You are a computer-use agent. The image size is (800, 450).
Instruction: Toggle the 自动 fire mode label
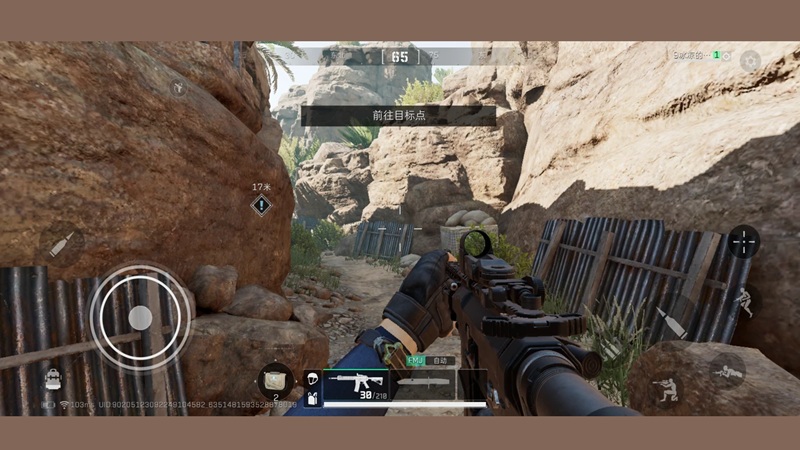tap(441, 360)
